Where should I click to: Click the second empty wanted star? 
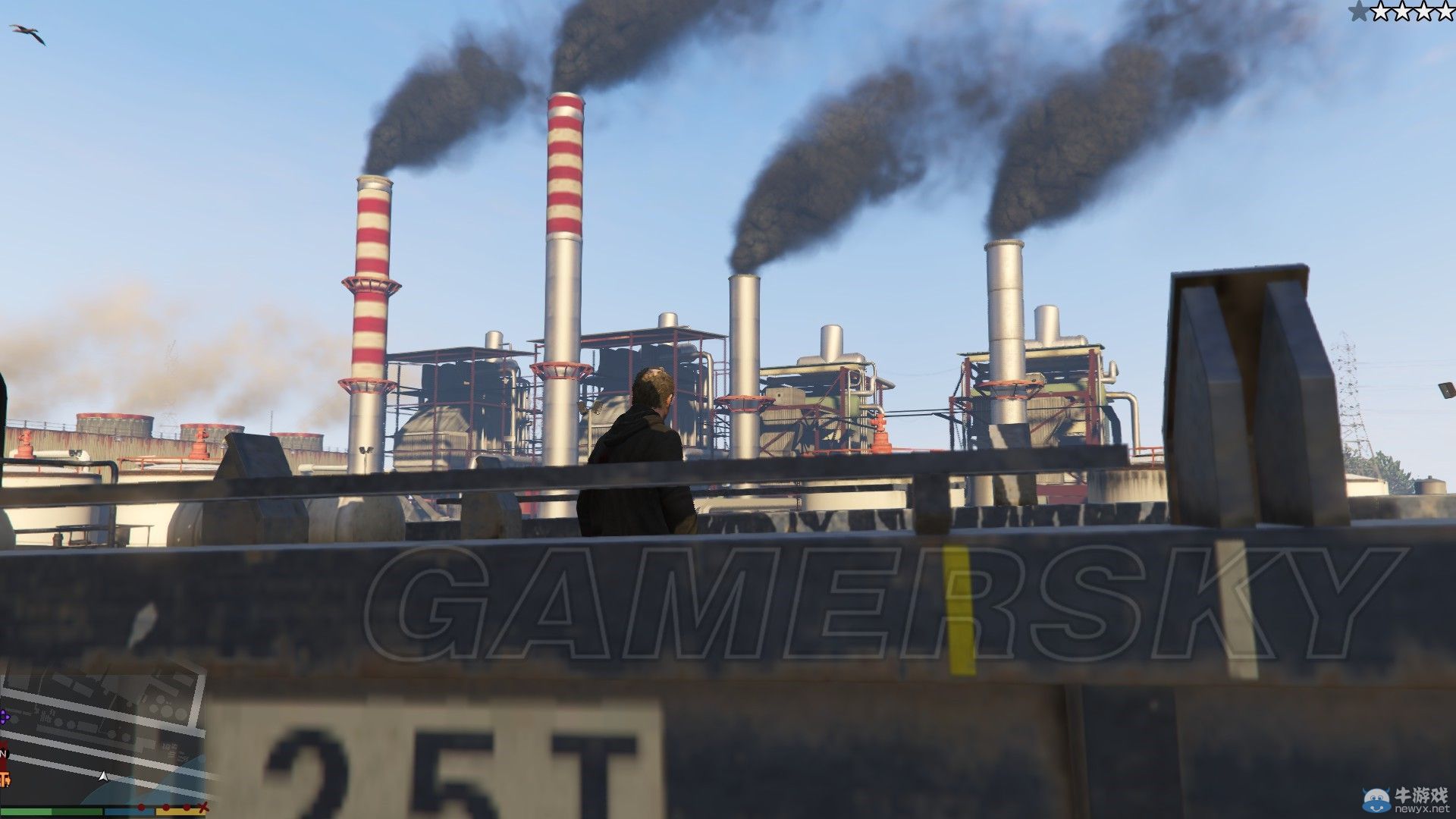pyautogui.click(x=1382, y=11)
